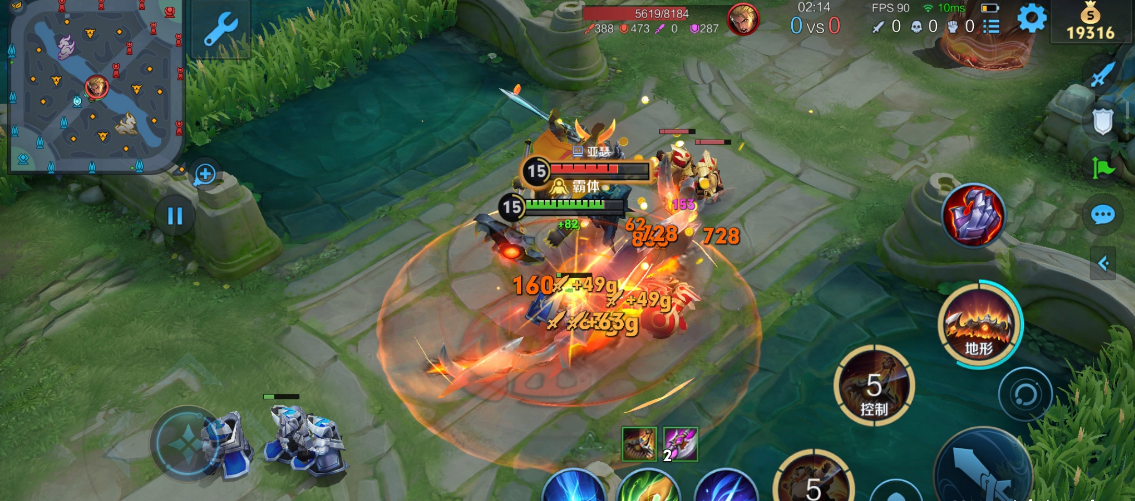The width and height of the screenshot is (1135, 501).
Task: Click the plus magnifier button below the minimap
Action: point(205,175)
